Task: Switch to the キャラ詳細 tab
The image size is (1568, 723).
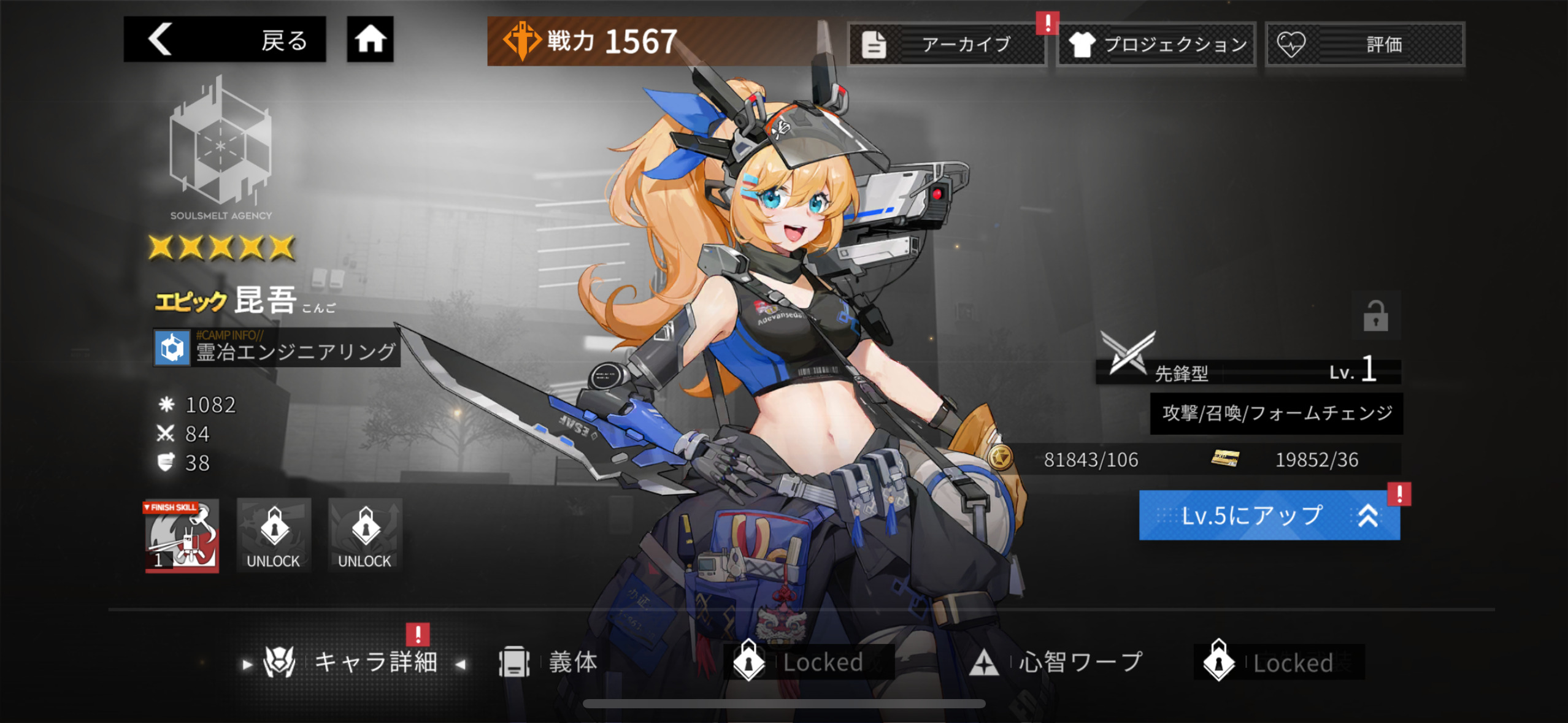Action: [356, 662]
